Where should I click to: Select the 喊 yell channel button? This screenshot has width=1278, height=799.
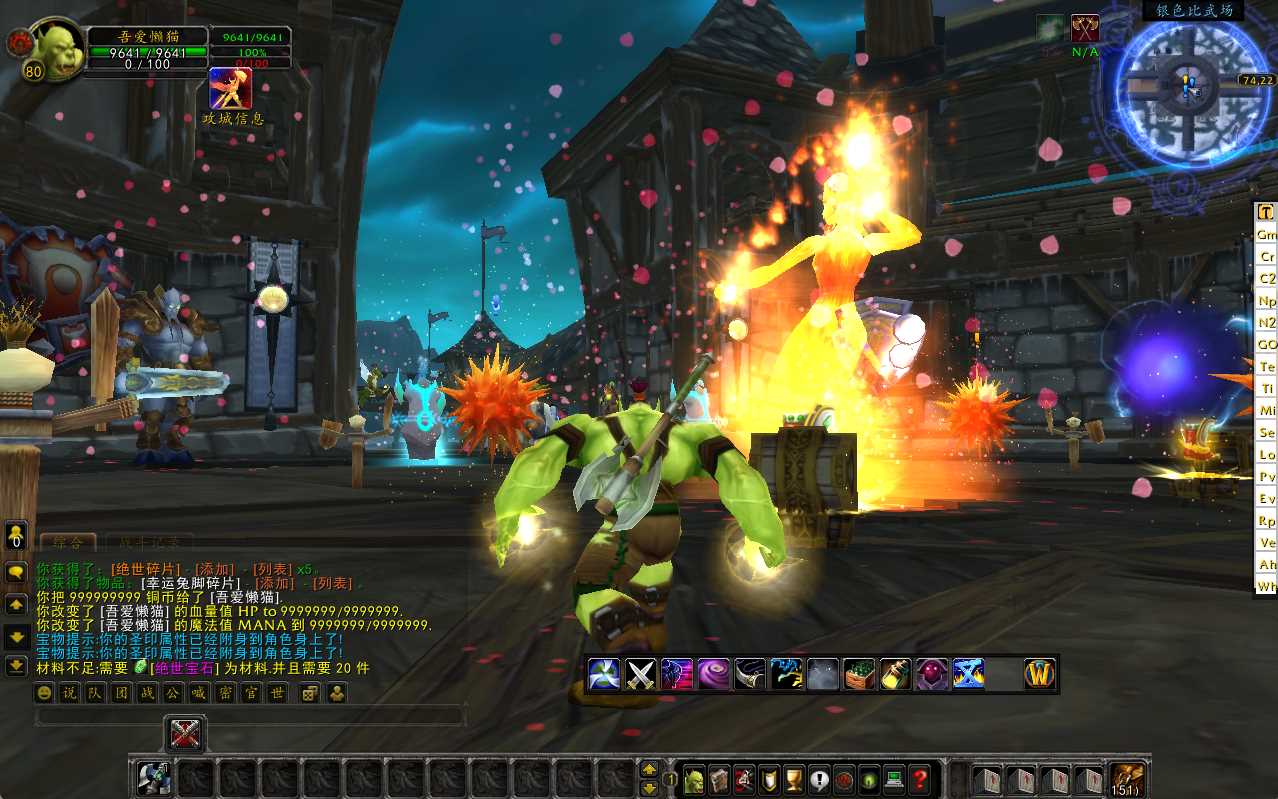(x=198, y=692)
